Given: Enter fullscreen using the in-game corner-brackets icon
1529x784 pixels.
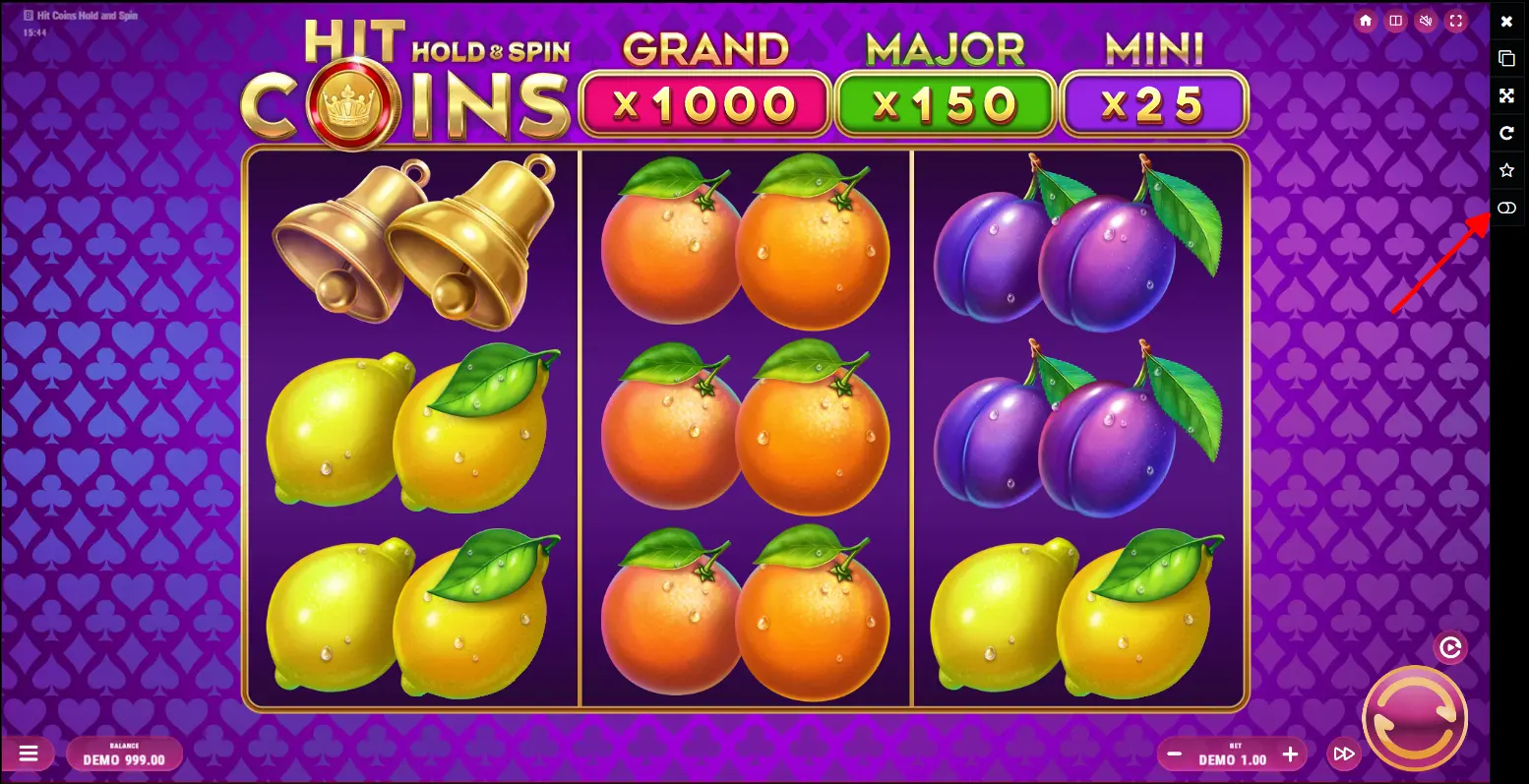Looking at the screenshot, I should 1456,21.
